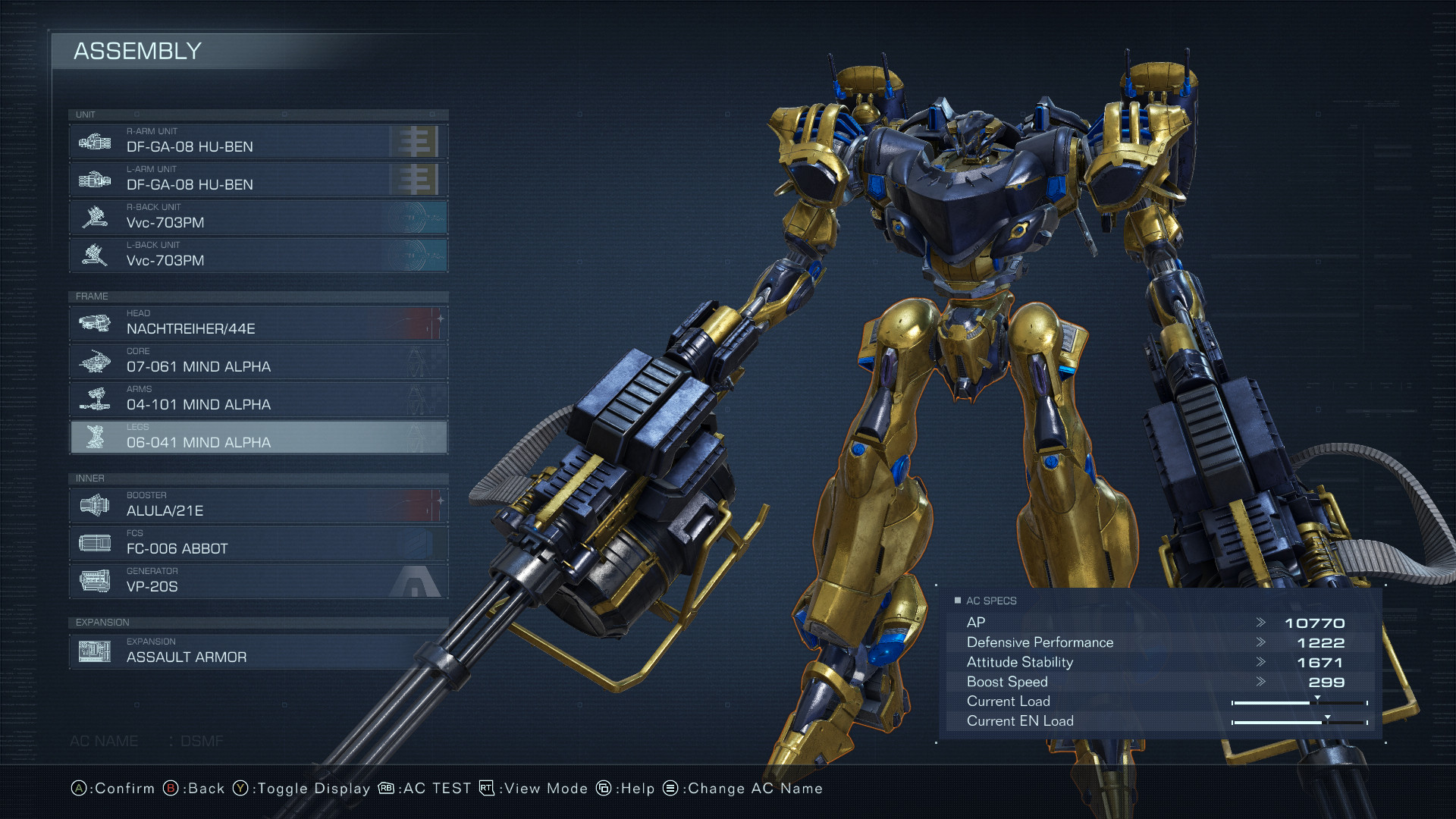
Task: Choose the L-ARM UNIT DF-GA-08 HU-BEN slot
Action: pyautogui.click(x=258, y=180)
